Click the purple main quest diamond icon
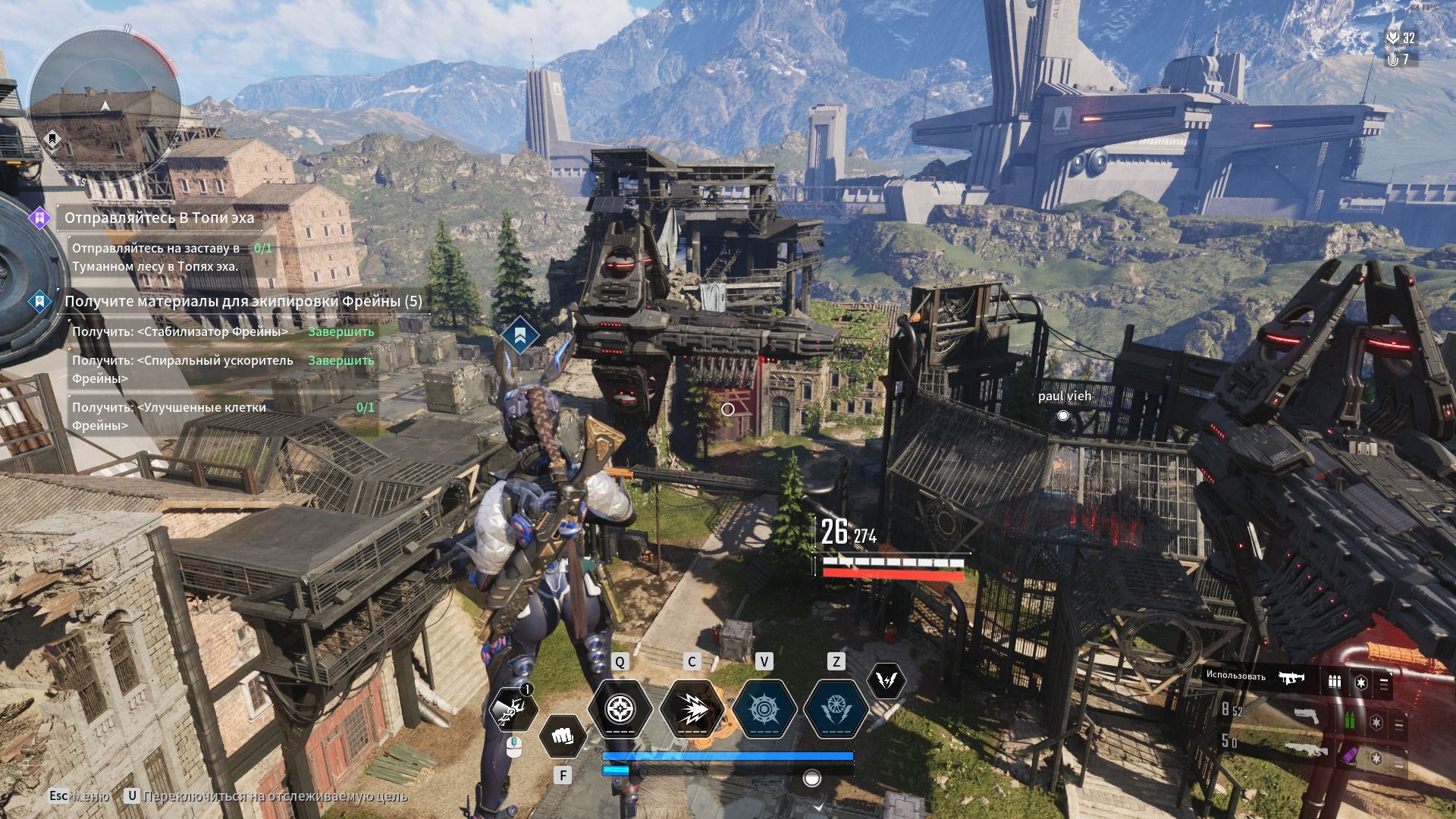1456x819 pixels. point(39,218)
